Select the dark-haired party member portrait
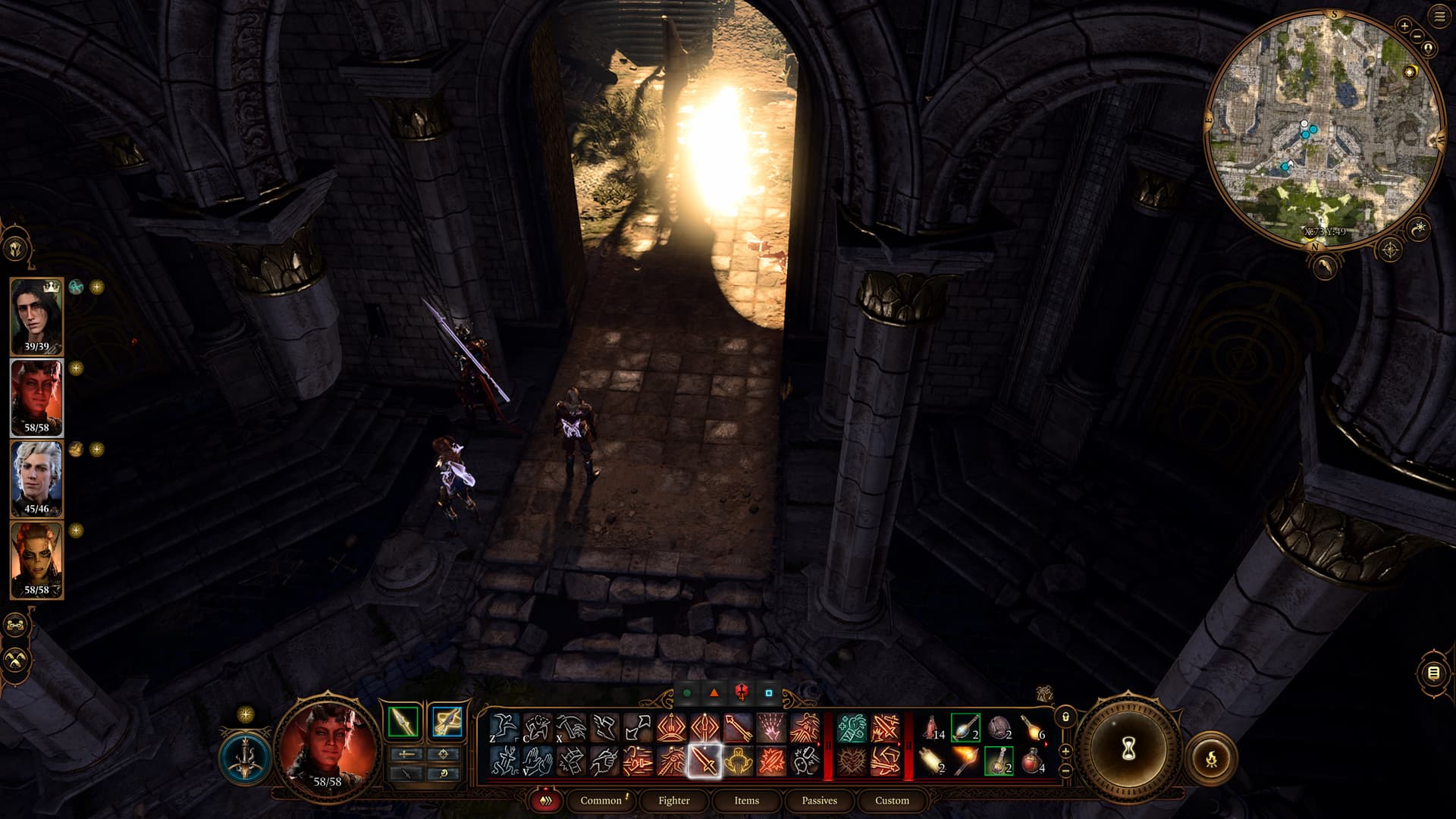The image size is (1456, 819). (36, 315)
